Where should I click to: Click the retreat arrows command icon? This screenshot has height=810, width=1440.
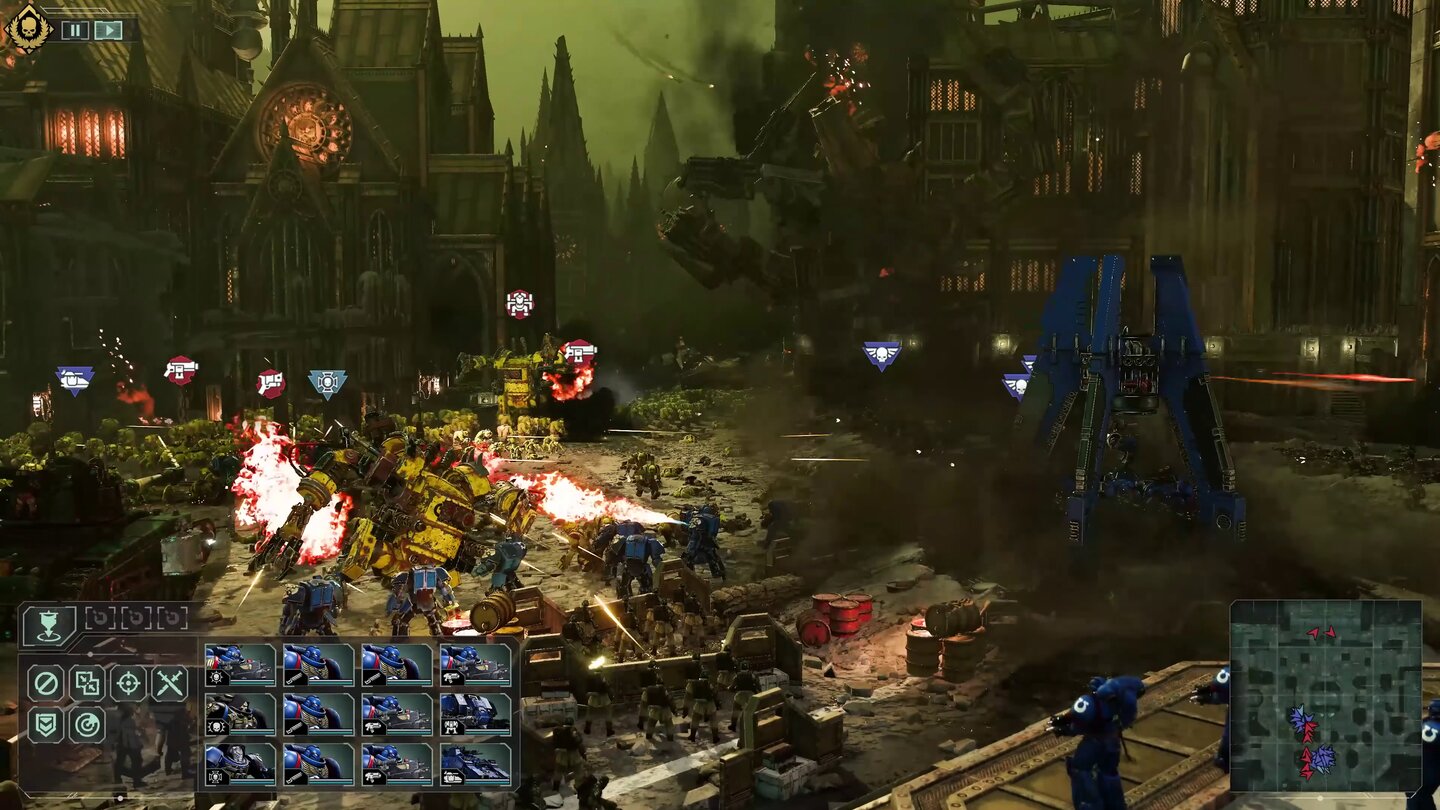pyautogui.click(x=86, y=682)
